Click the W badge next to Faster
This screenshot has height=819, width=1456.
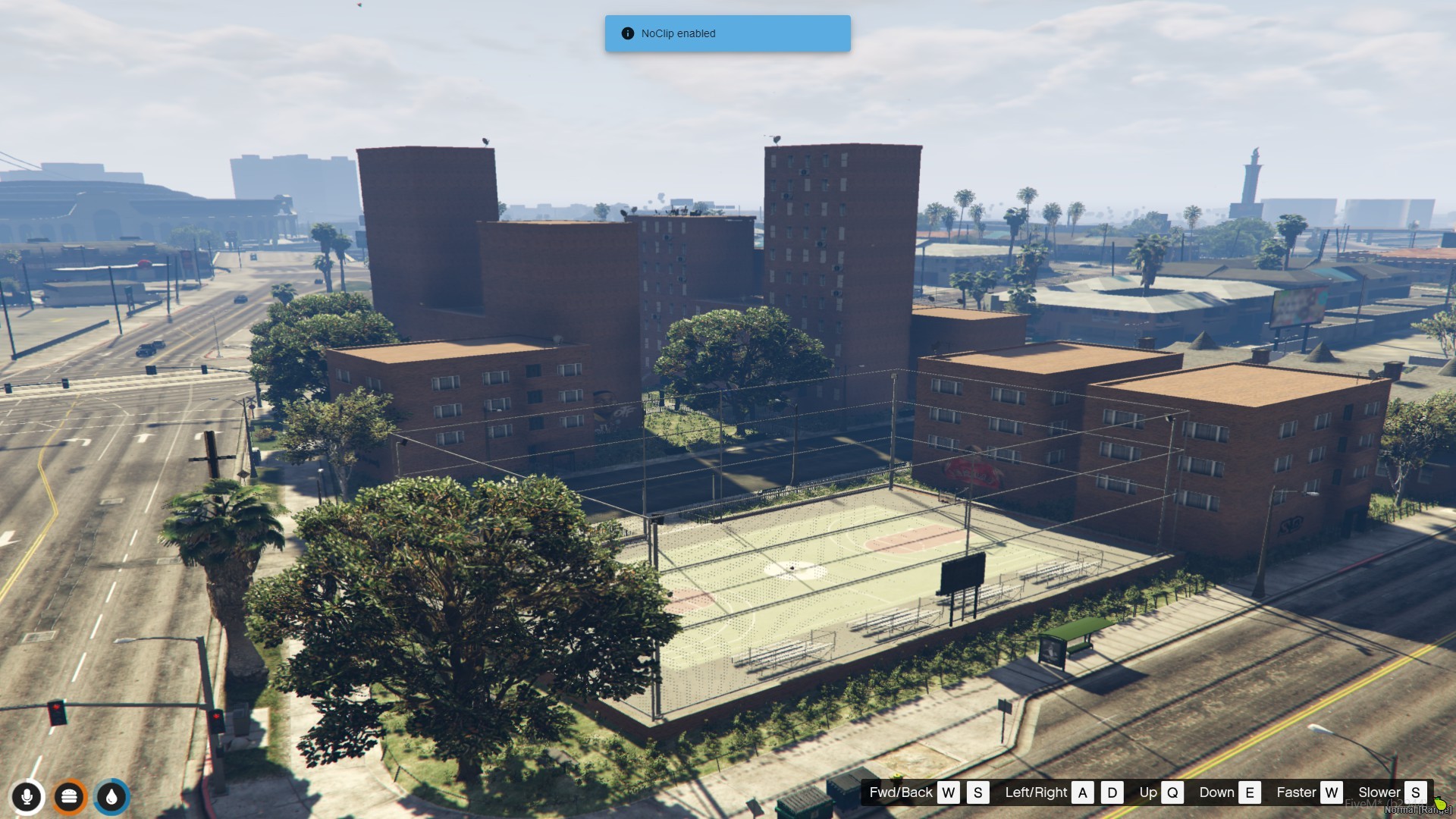tap(1331, 792)
